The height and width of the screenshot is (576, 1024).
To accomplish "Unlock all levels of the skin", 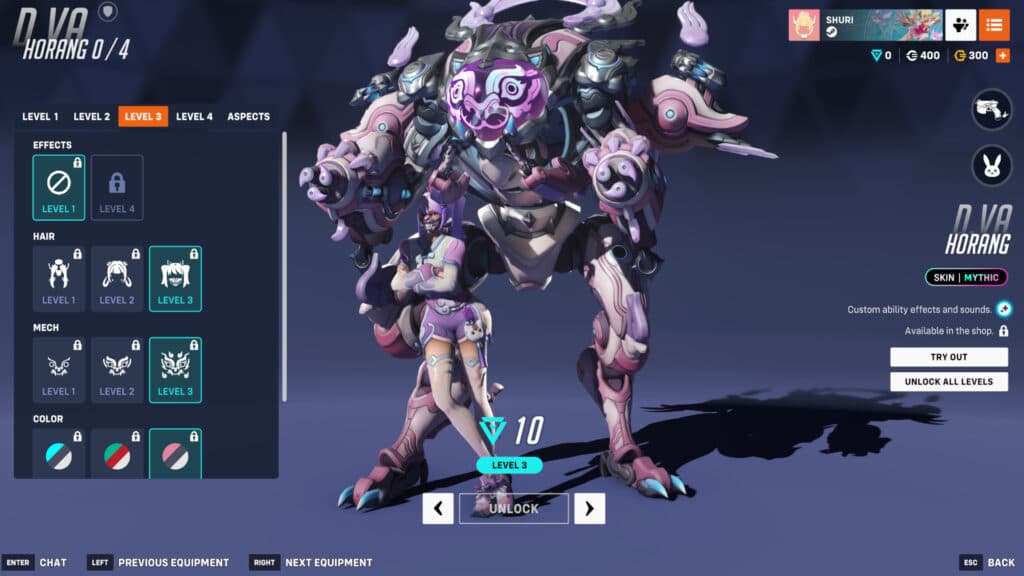I will point(949,382).
